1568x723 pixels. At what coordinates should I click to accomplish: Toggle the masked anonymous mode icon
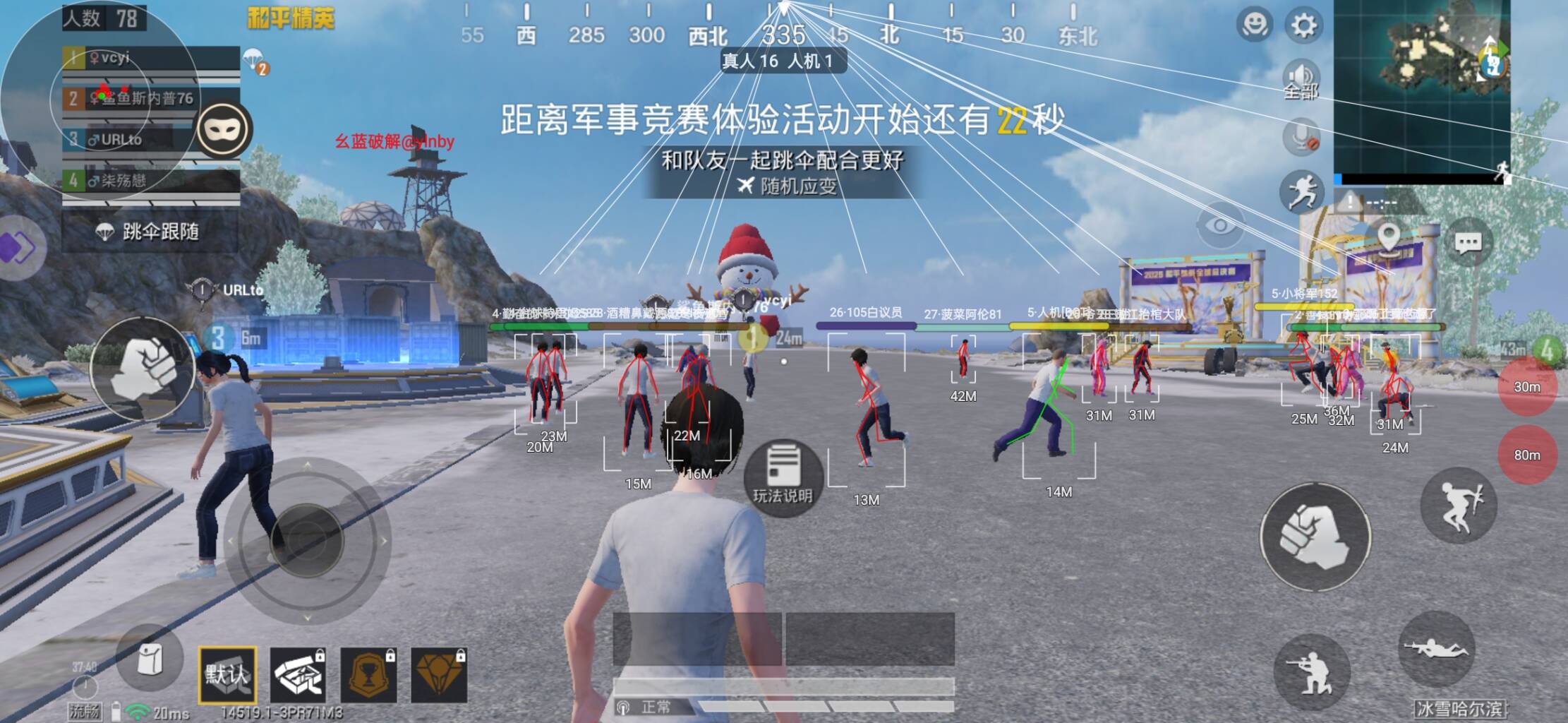(226, 129)
